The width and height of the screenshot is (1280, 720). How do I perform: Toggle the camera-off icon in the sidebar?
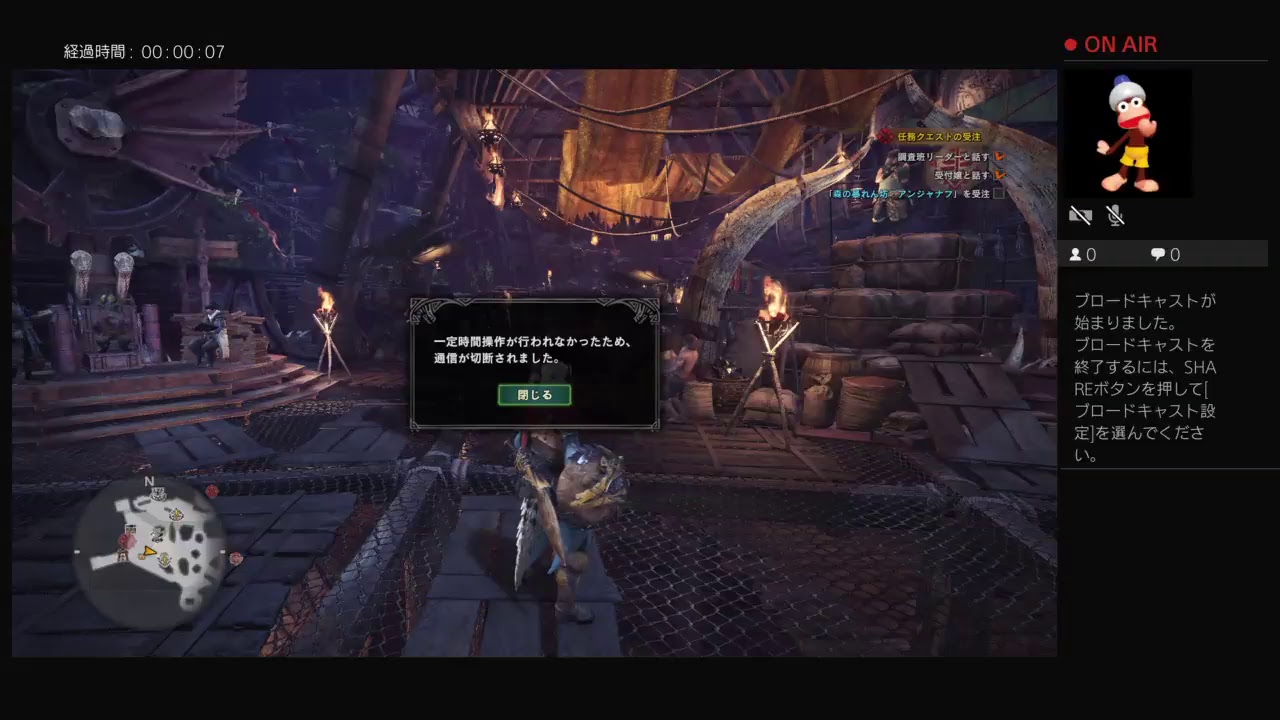[1080, 215]
